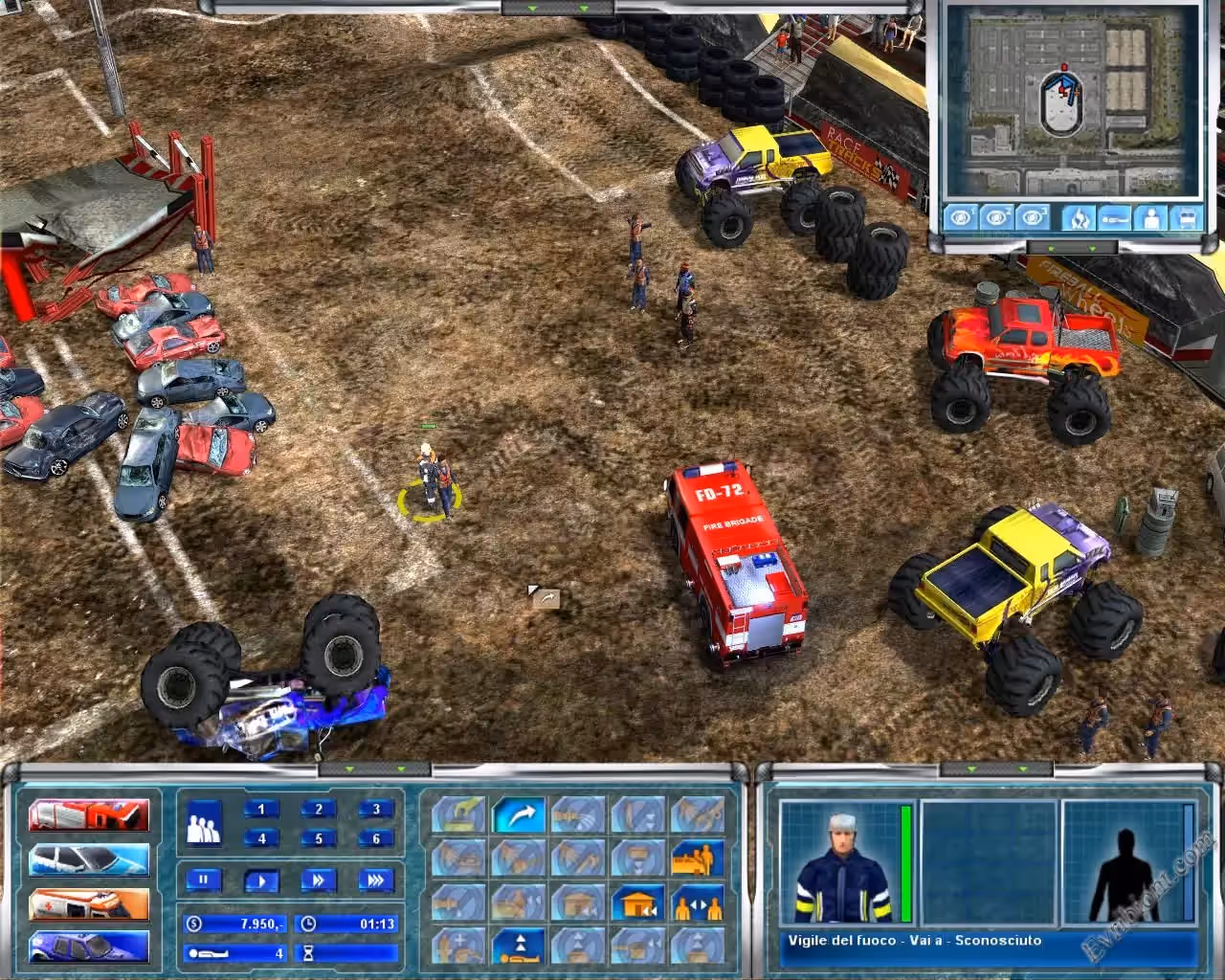Open the blue technical vehicle menu
This screenshot has height=980, width=1225.
pyautogui.click(x=89, y=947)
